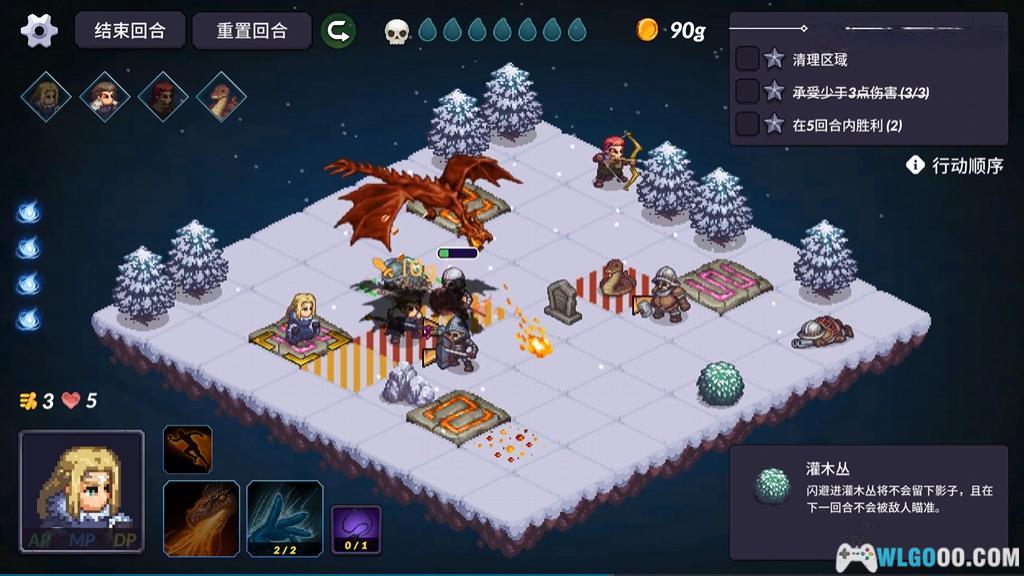This screenshot has height=576, width=1024.
Task: Select the dragon diamond portrait
Action: click(221, 97)
